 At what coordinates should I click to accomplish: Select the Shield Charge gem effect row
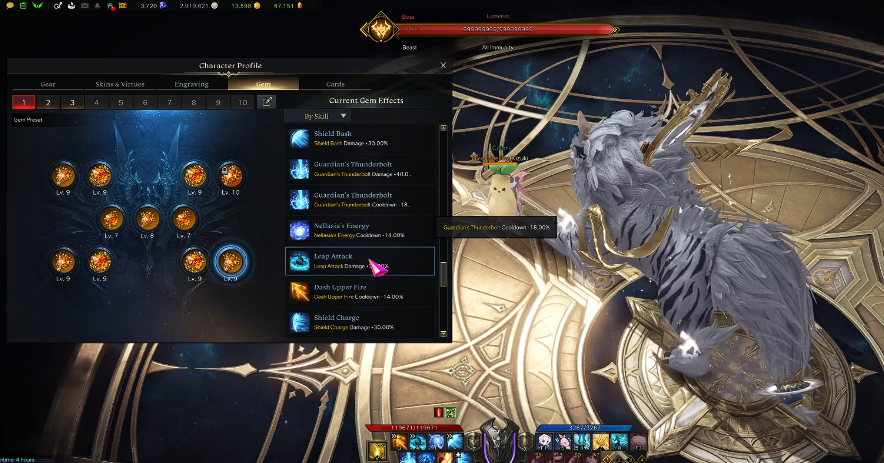click(x=360, y=322)
